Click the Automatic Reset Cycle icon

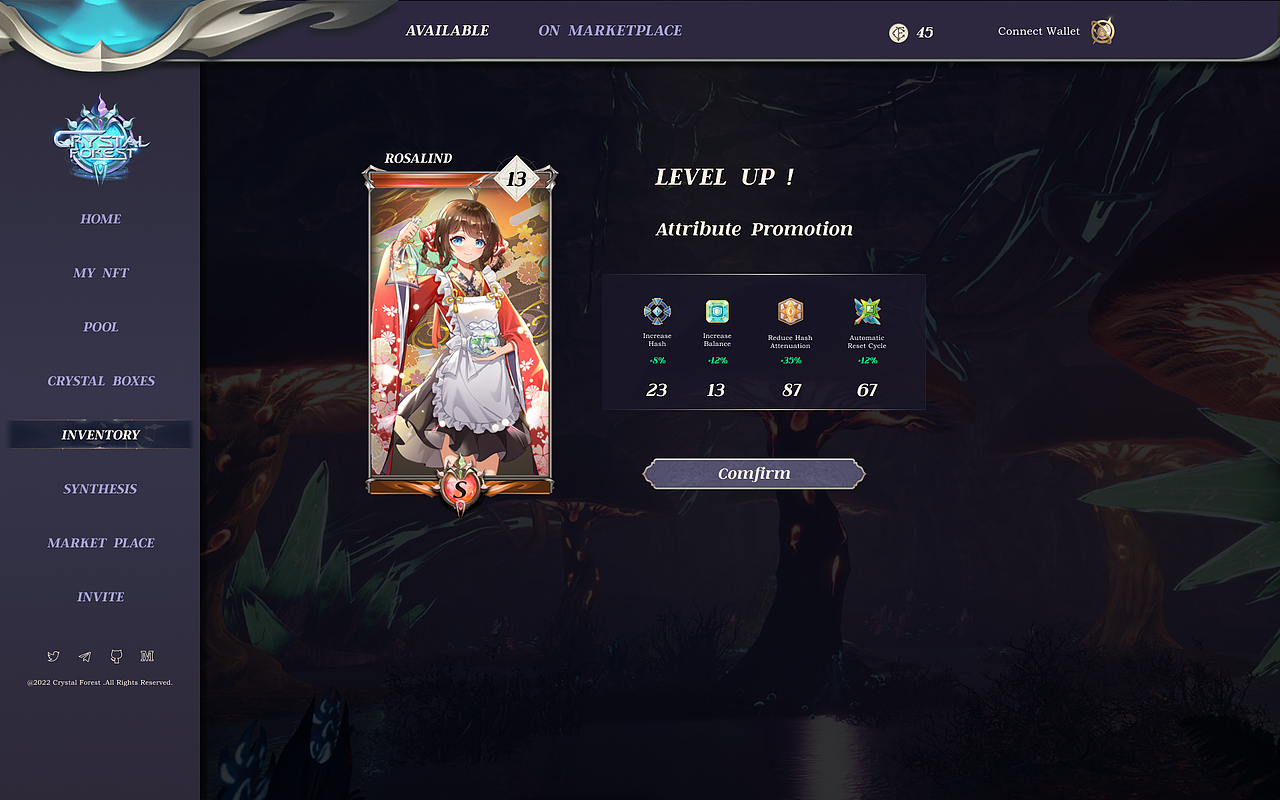click(866, 310)
